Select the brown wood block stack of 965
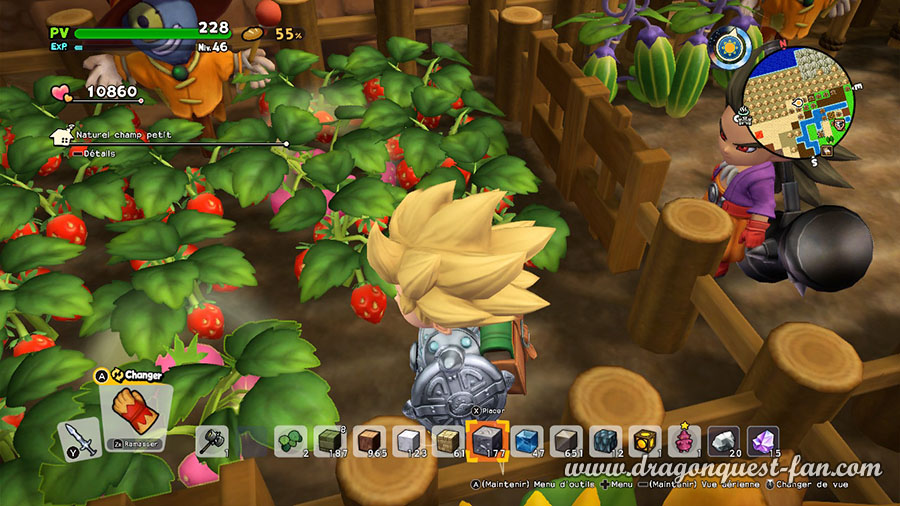This screenshot has height=506, width=900. tap(370, 441)
